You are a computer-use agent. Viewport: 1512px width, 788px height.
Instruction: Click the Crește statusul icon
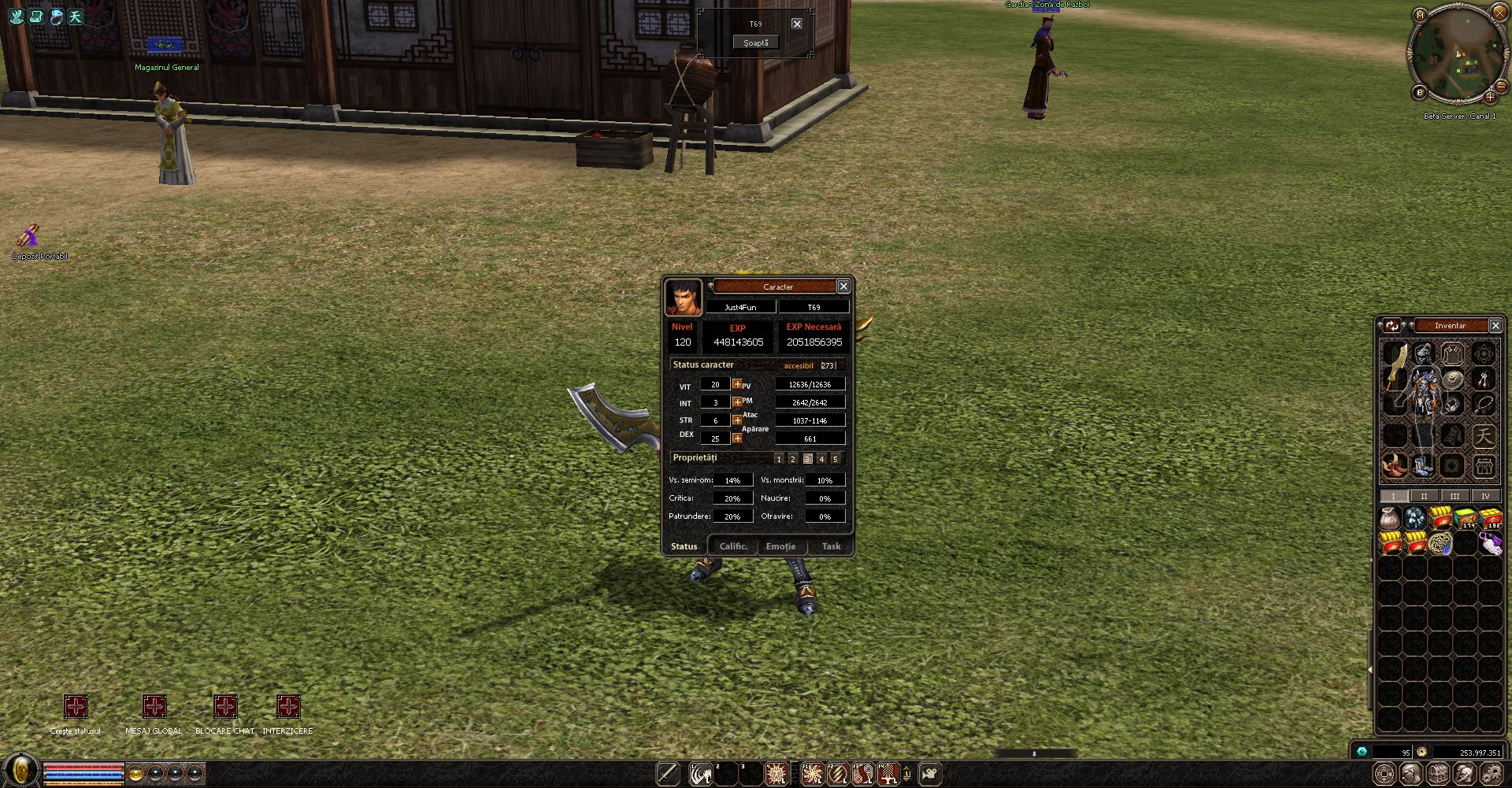pos(76,706)
